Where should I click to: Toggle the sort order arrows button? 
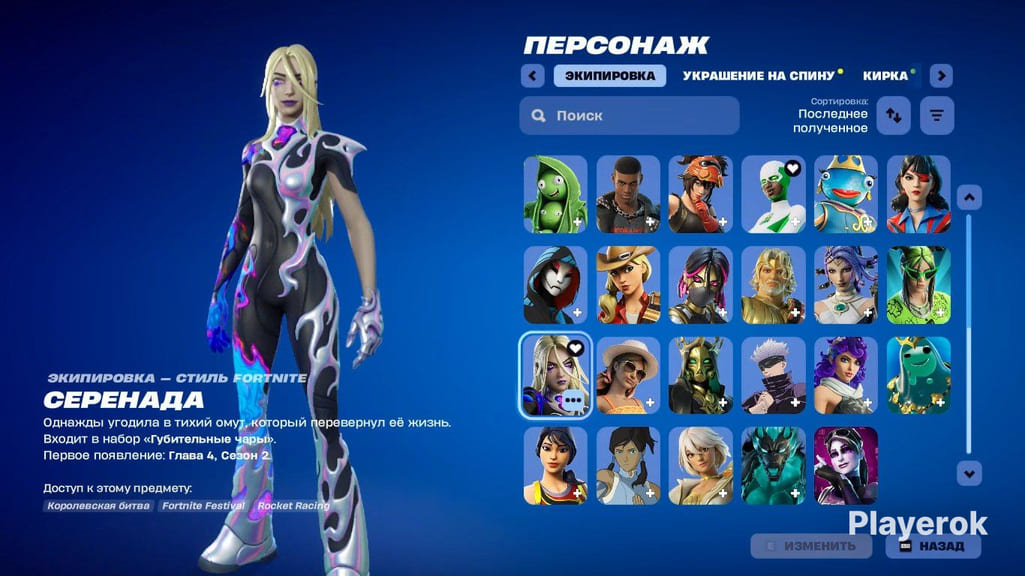(893, 116)
